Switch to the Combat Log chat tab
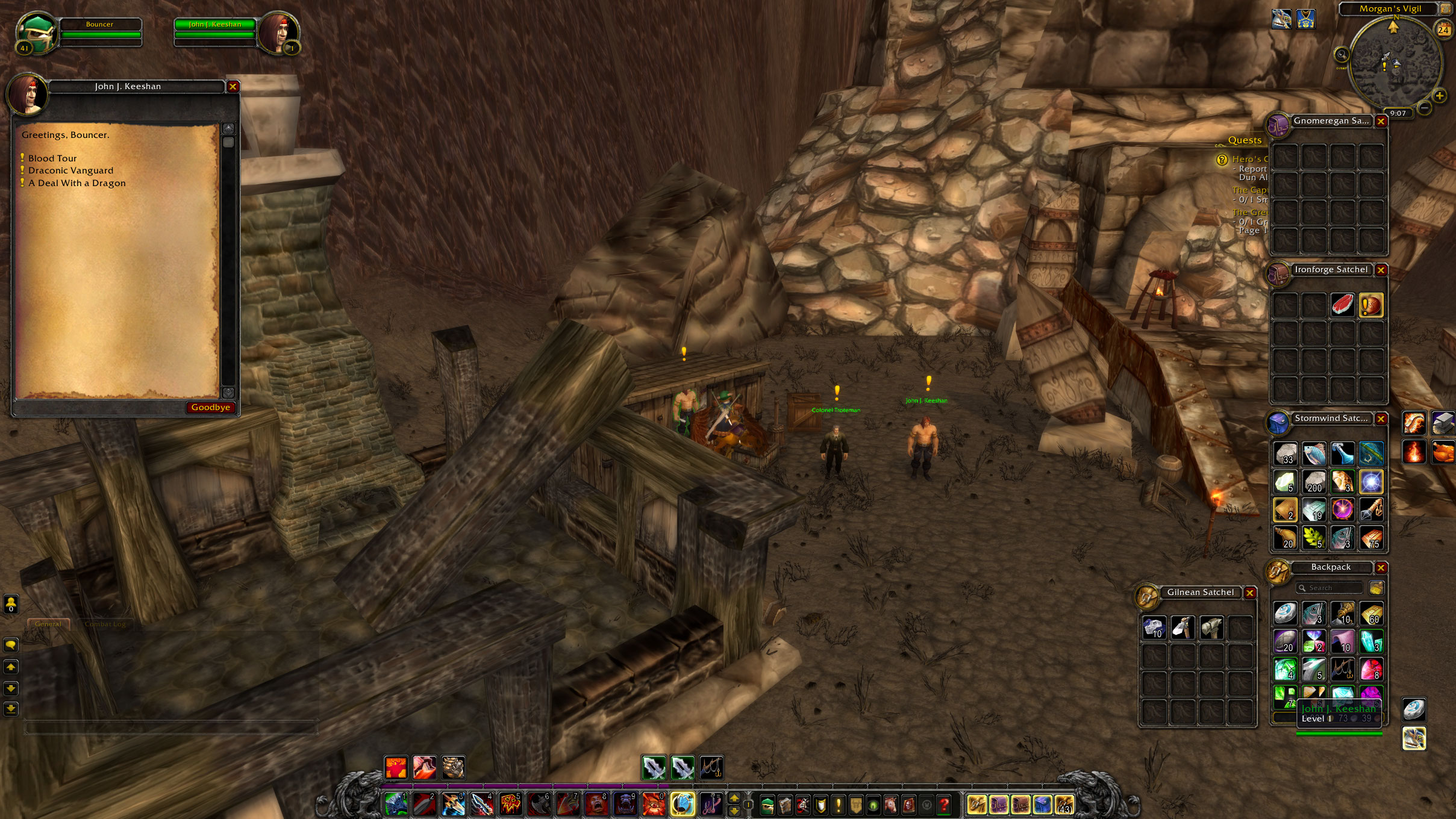 click(105, 624)
